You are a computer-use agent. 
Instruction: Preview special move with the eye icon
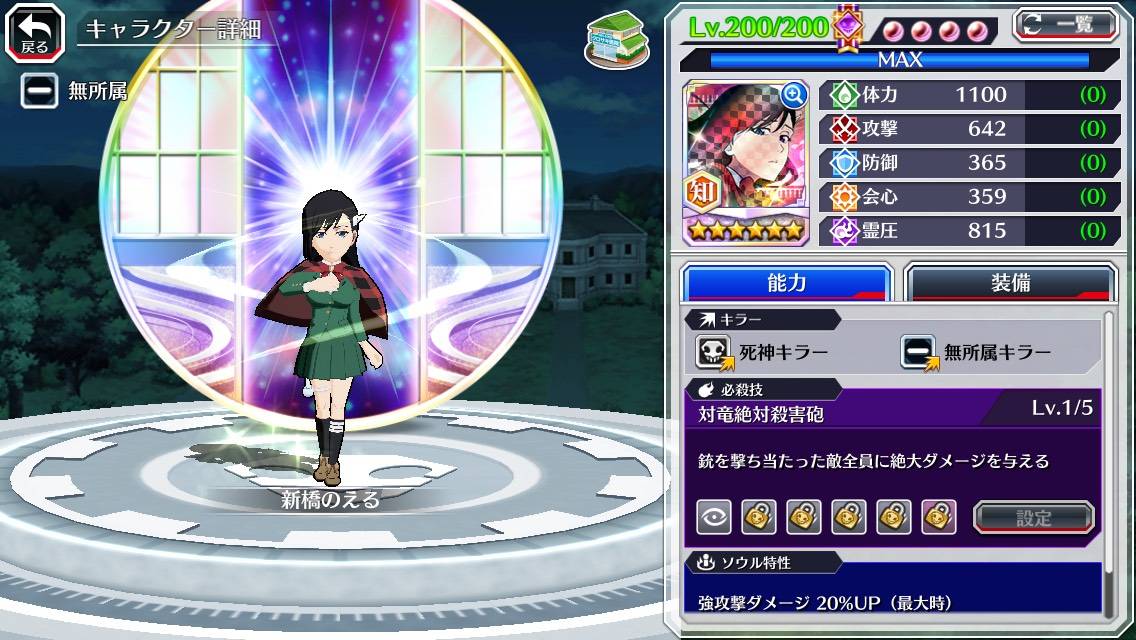713,517
